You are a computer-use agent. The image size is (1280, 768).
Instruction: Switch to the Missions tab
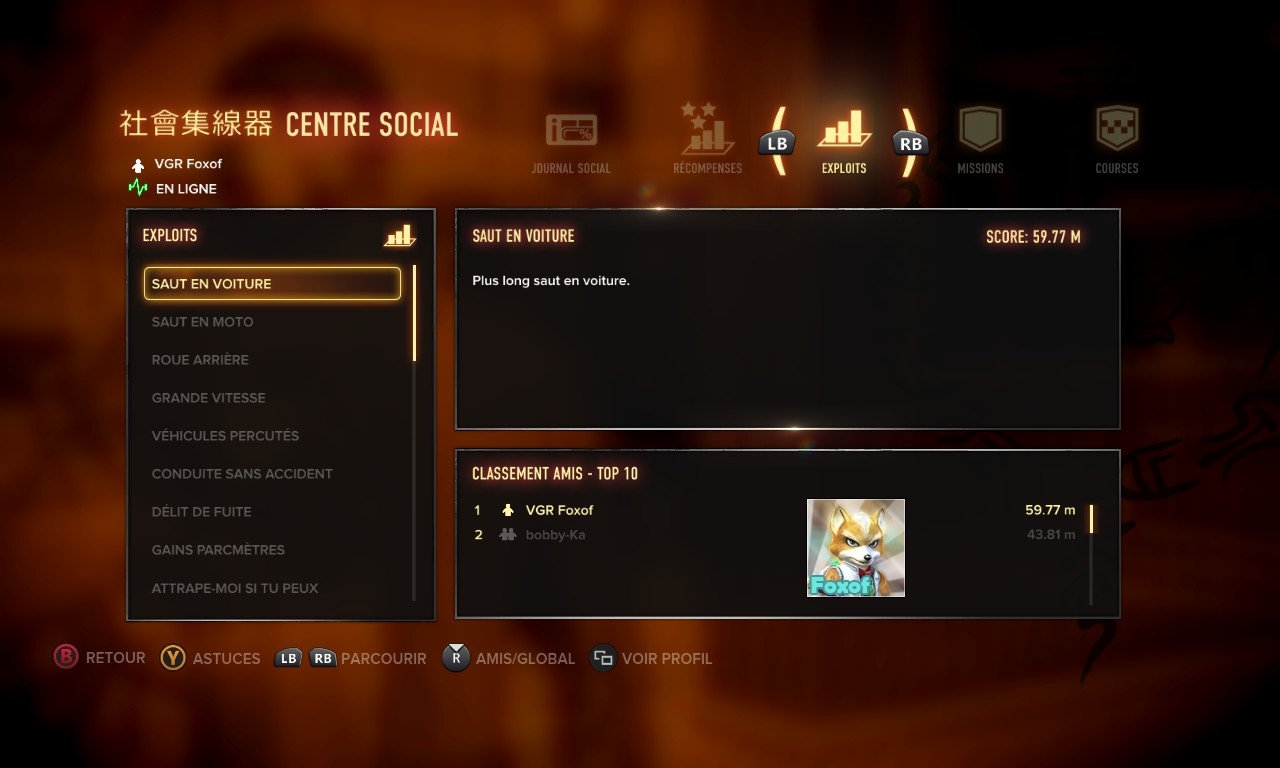[x=980, y=141]
